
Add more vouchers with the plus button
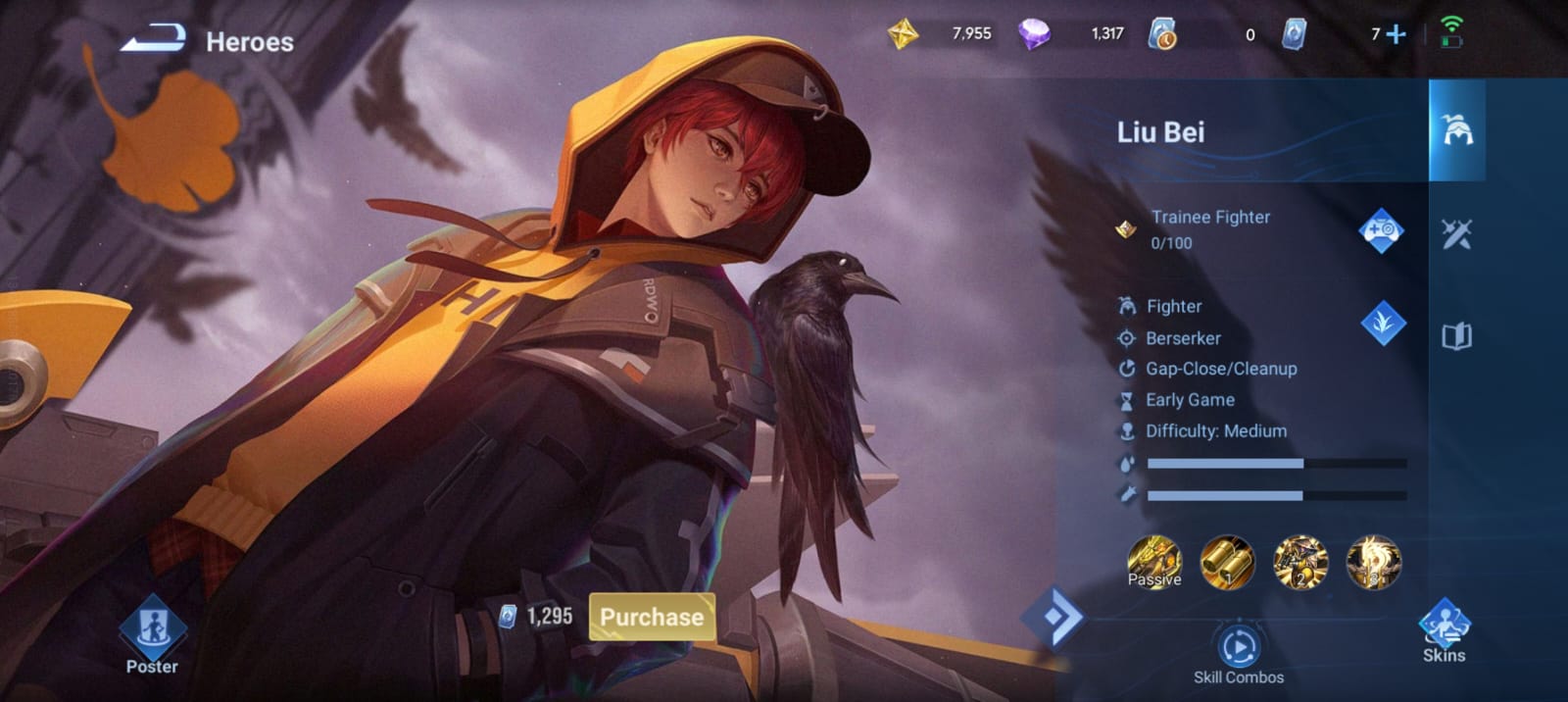tap(1396, 34)
